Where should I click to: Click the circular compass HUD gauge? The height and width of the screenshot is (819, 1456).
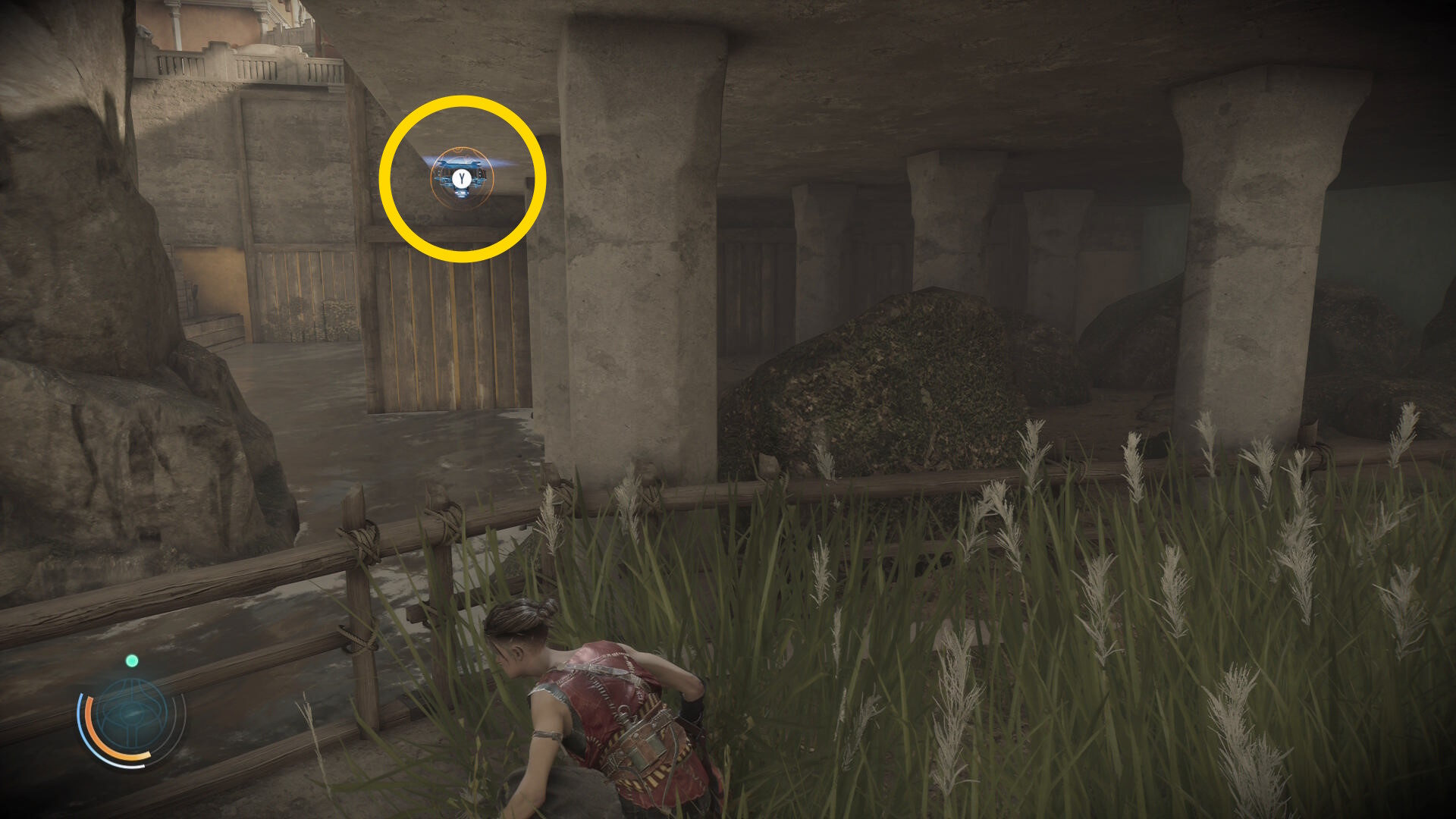pos(132,717)
